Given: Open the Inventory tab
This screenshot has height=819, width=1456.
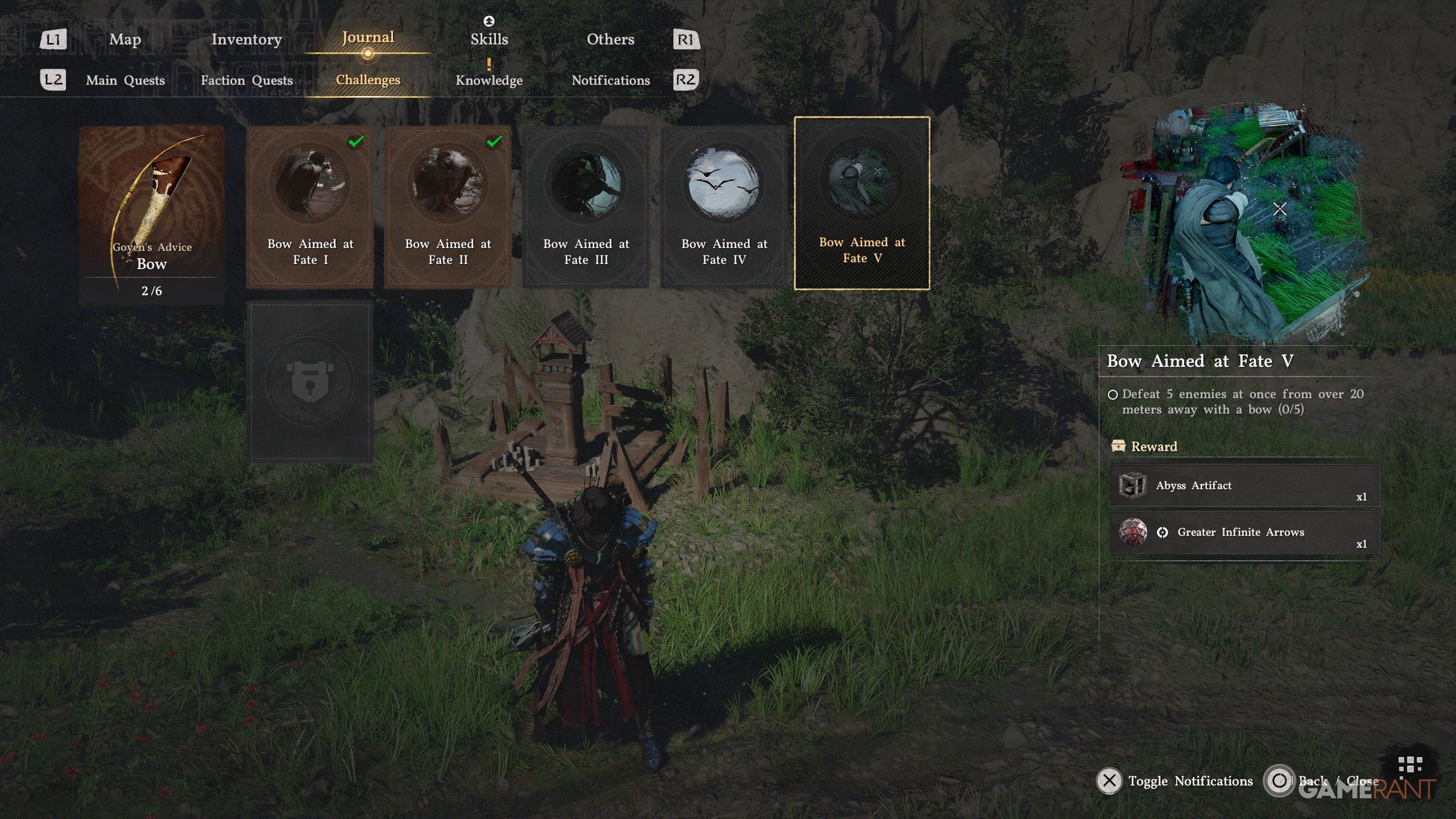Looking at the screenshot, I should point(246,39).
